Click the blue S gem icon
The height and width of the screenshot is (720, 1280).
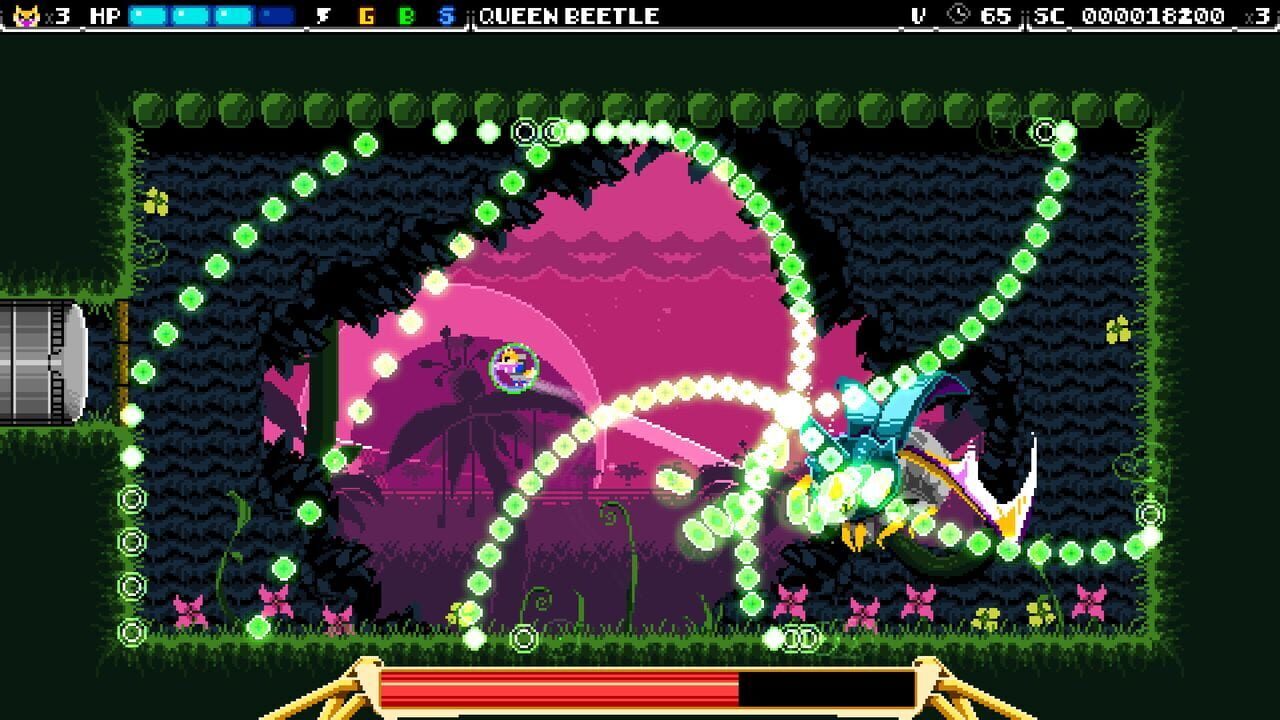(449, 14)
